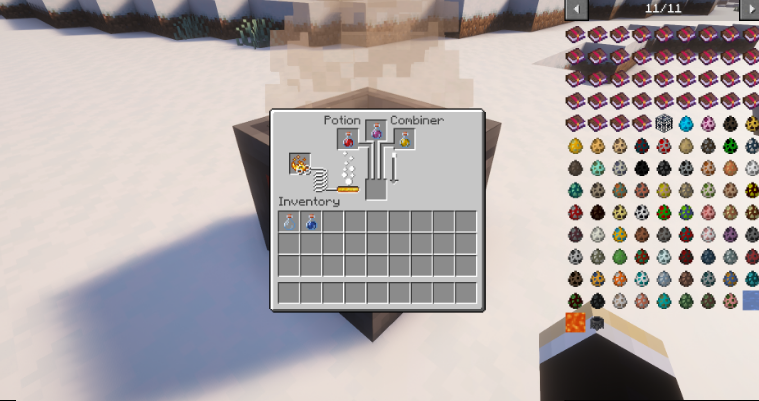Click the blaze powder fuel slot
This screenshot has width=759, height=401.
(299, 163)
